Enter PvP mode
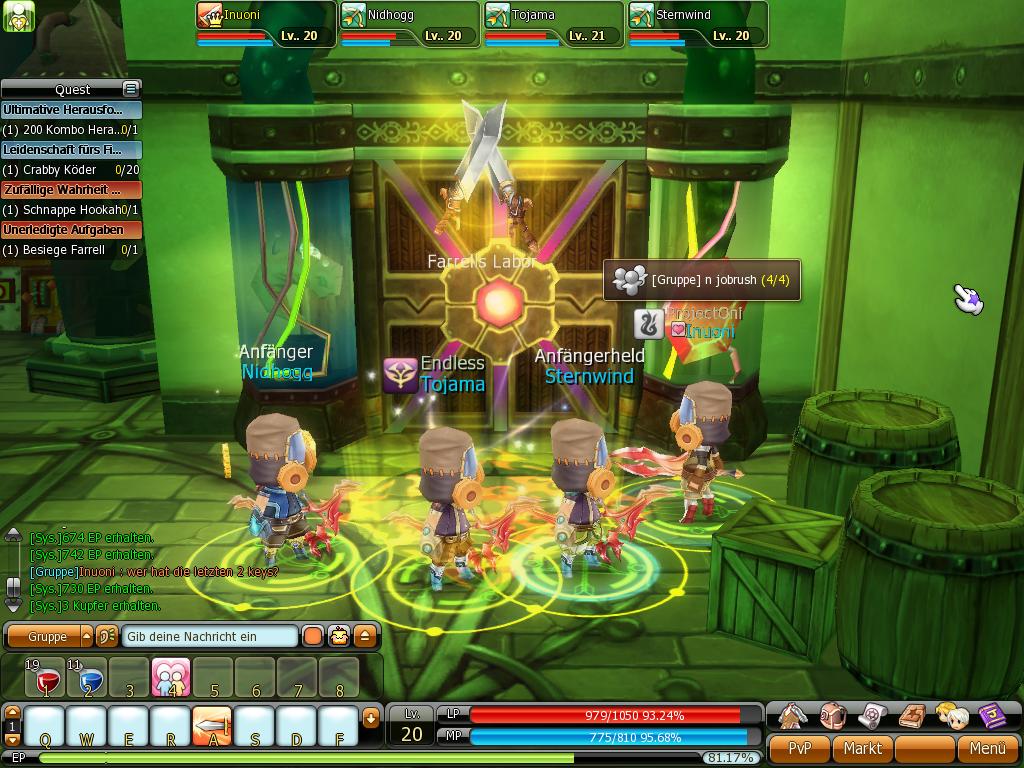 point(799,748)
